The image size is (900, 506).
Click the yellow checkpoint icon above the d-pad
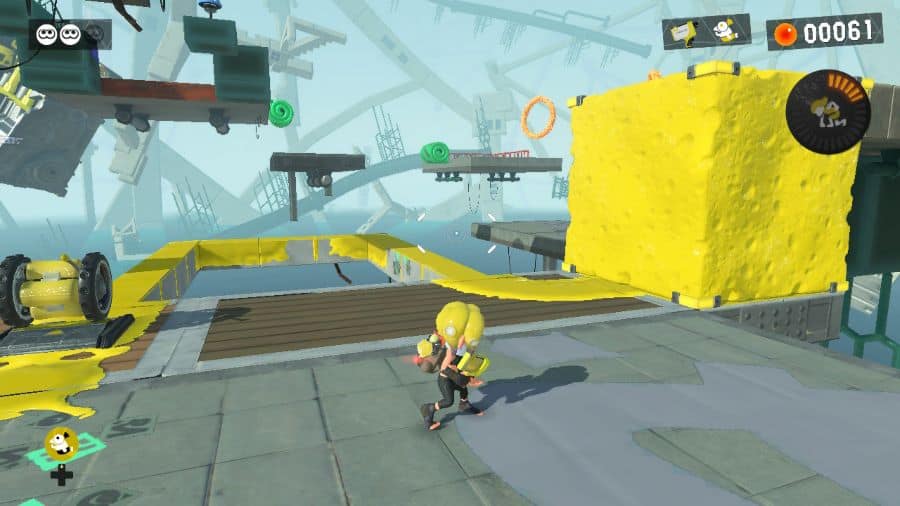tap(62, 441)
